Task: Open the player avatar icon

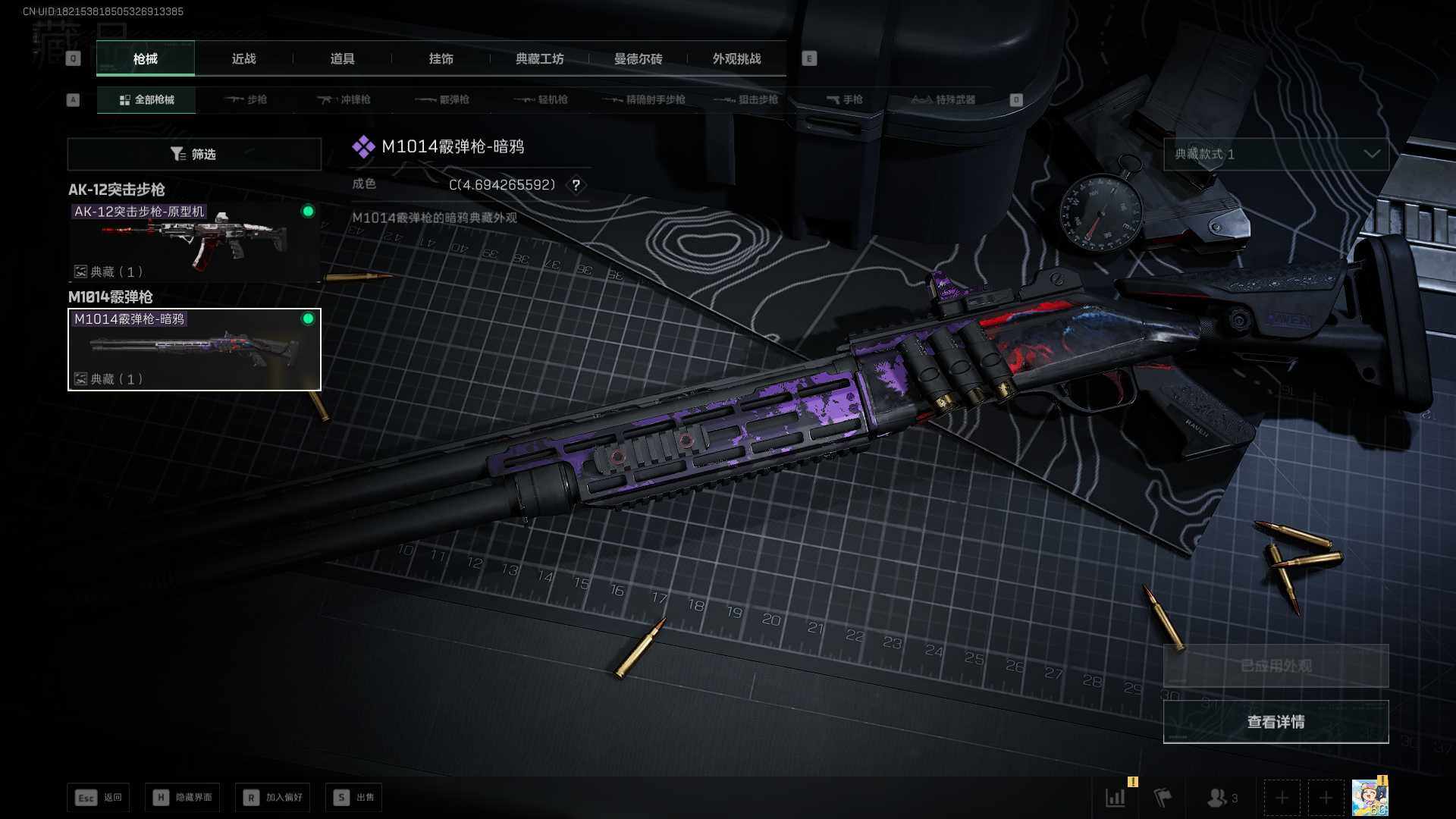Action: point(1370,798)
